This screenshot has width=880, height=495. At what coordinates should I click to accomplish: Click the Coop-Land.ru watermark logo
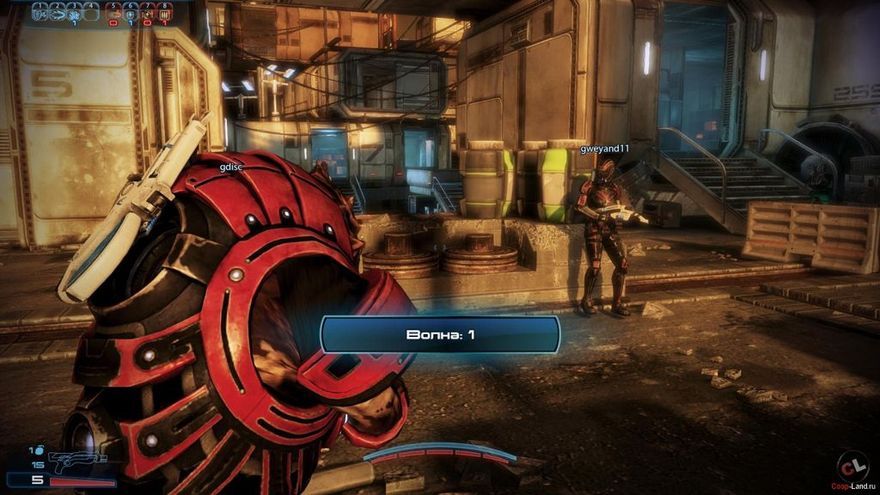[x=850, y=468]
